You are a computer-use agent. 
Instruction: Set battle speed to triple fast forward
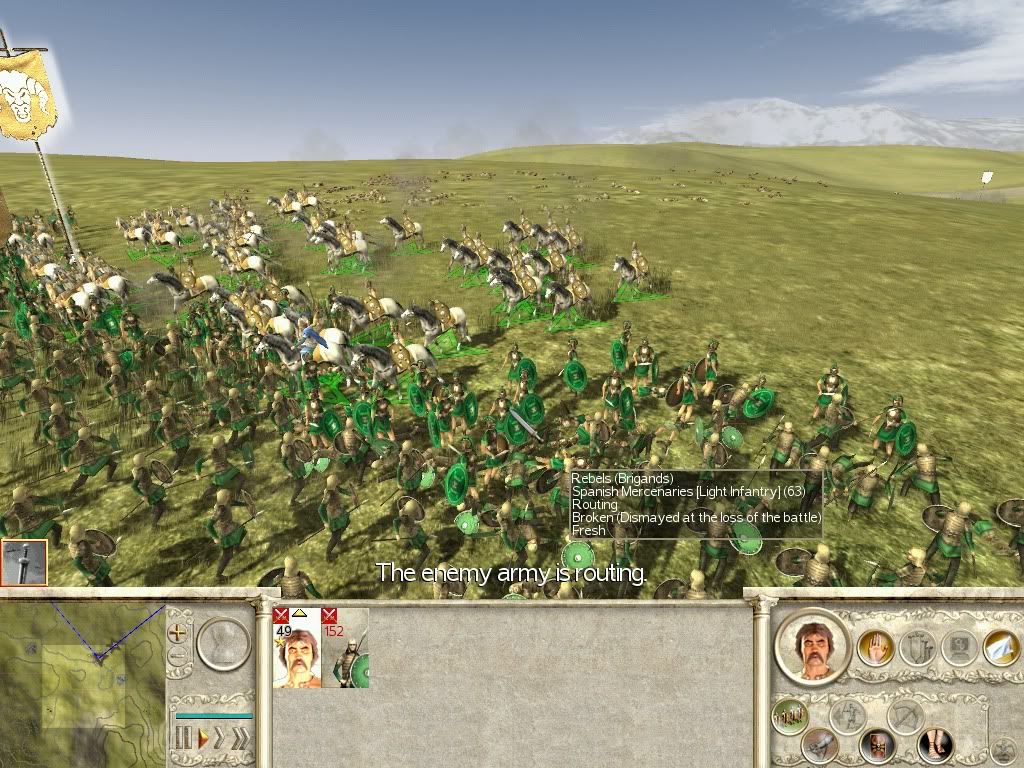(x=241, y=739)
